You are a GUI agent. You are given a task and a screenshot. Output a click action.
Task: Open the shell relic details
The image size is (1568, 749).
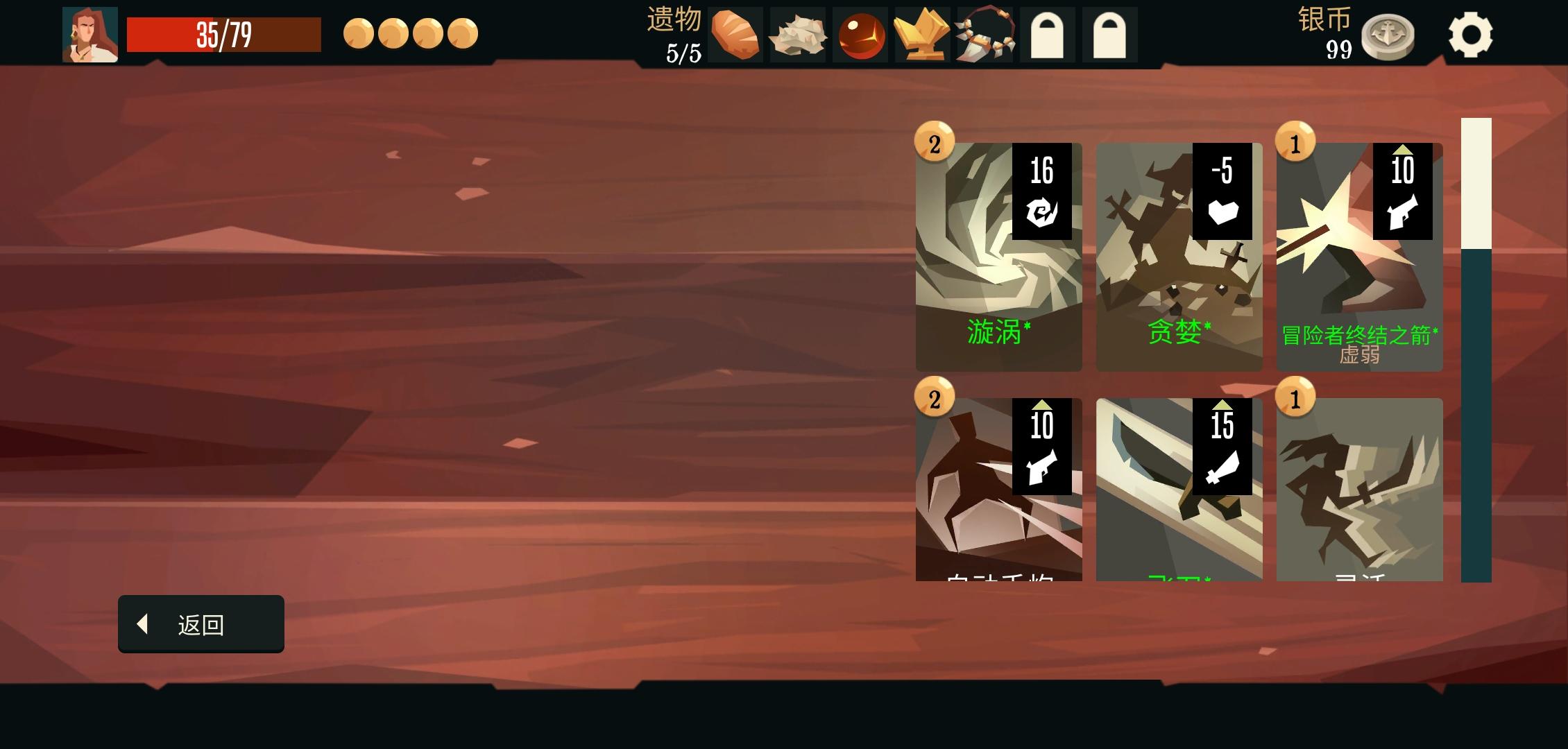point(796,33)
